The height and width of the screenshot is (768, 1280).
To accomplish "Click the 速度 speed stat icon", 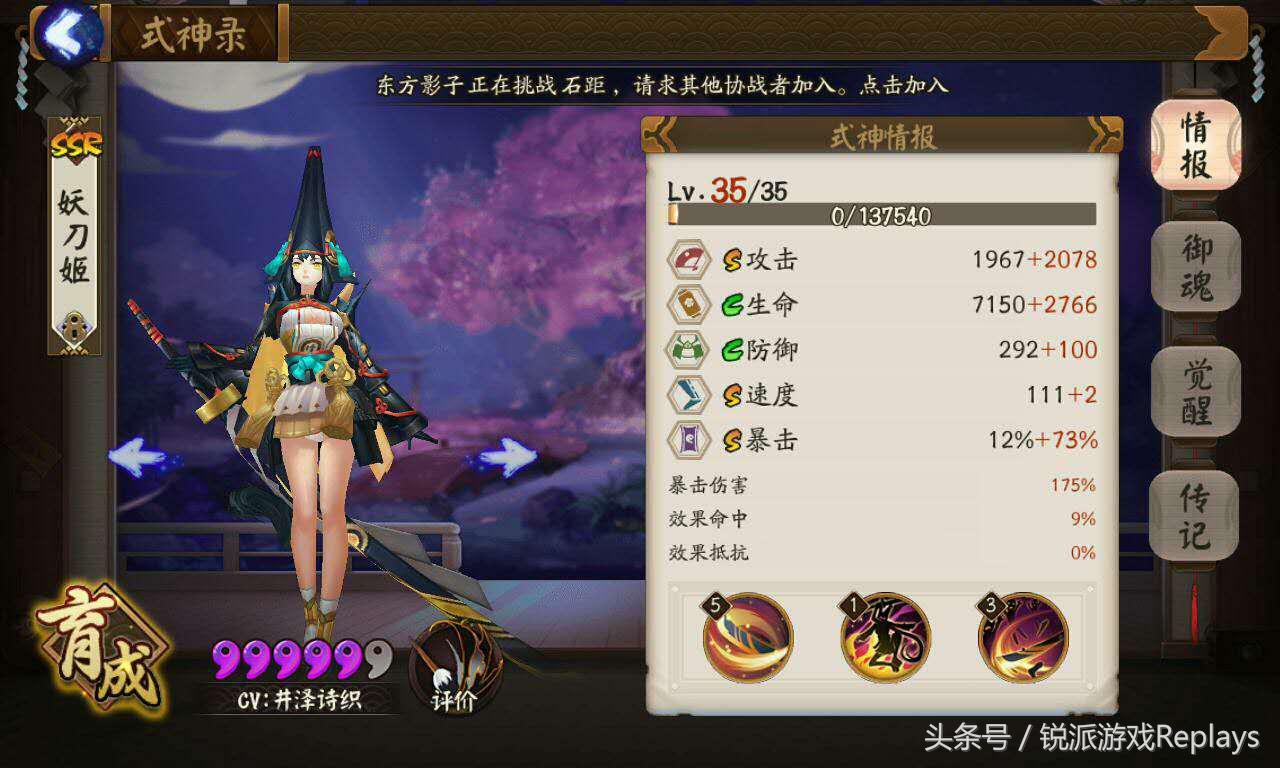I will pyautogui.click(x=687, y=395).
